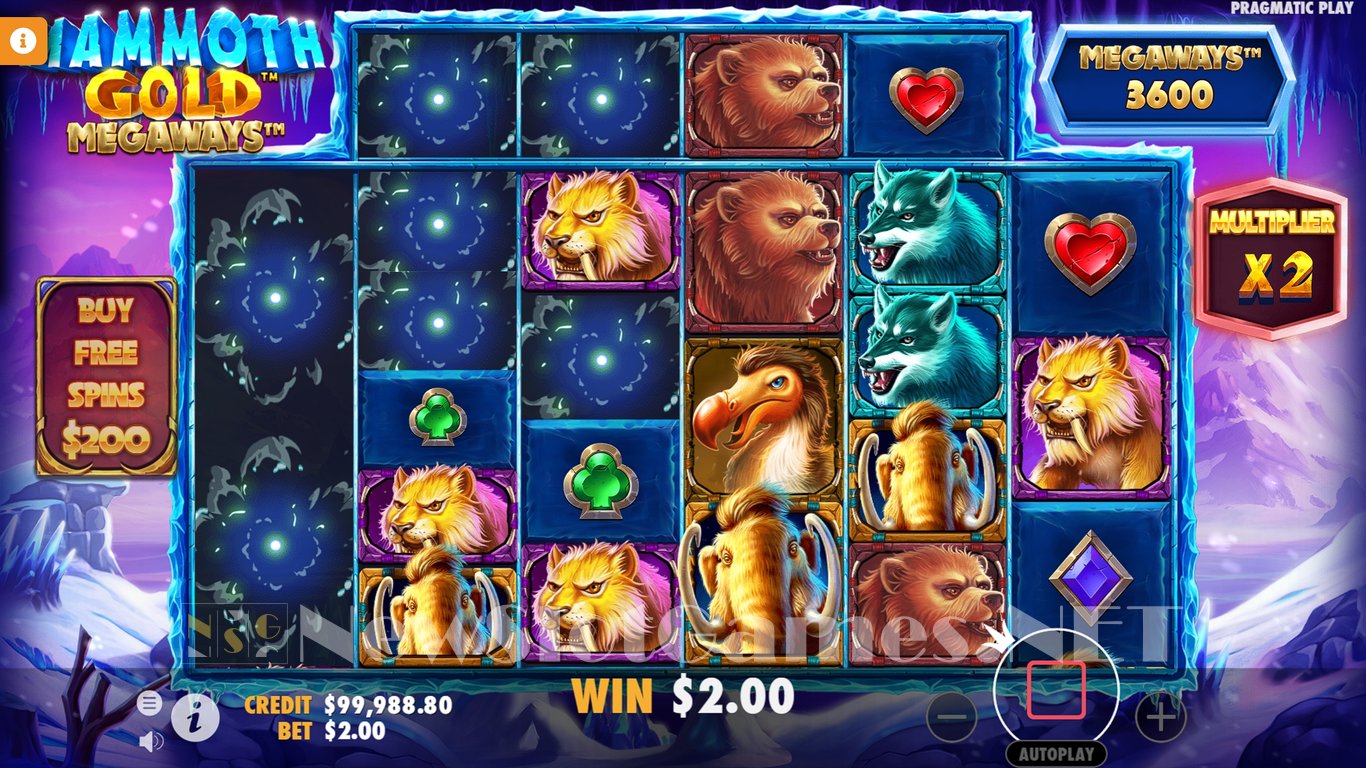Open the Autoplay settings

coord(1056,754)
